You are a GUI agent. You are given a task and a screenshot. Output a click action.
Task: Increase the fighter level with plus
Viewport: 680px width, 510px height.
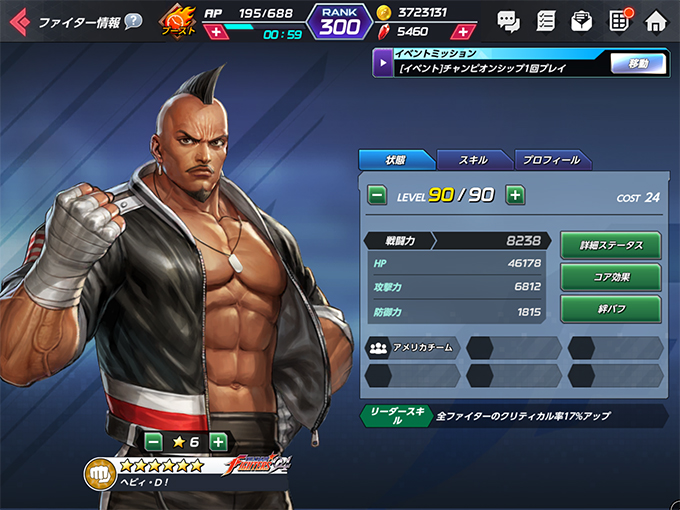click(515, 195)
